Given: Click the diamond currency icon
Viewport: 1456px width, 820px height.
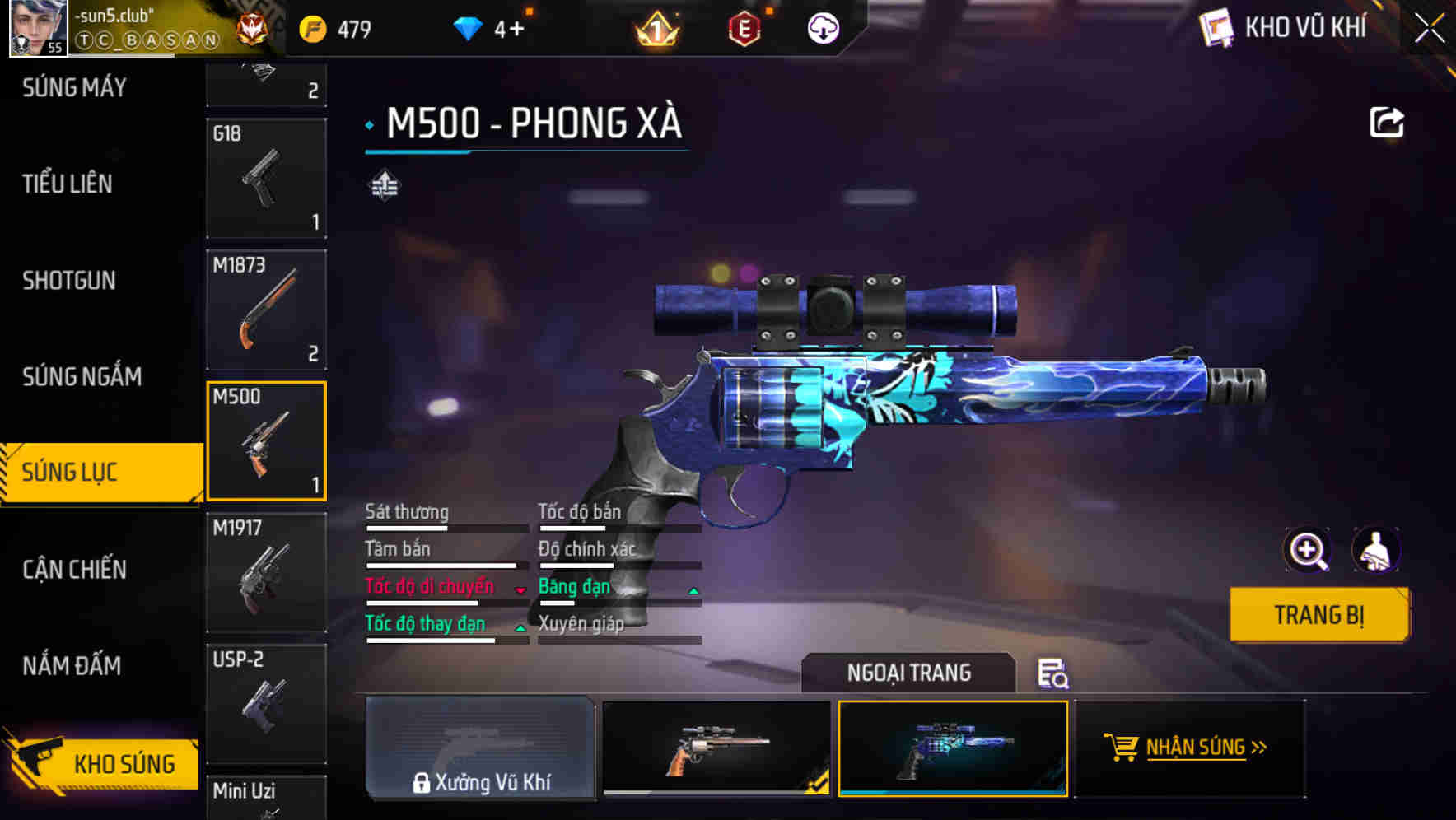Looking at the screenshot, I should click(x=468, y=27).
